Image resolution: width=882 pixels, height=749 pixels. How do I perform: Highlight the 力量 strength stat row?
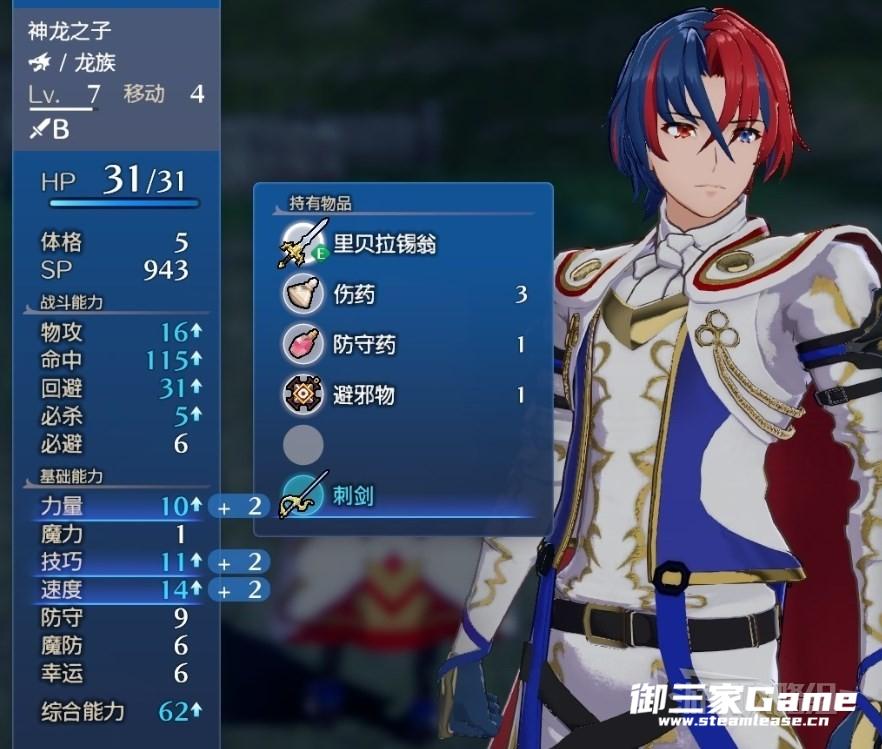pos(110,506)
